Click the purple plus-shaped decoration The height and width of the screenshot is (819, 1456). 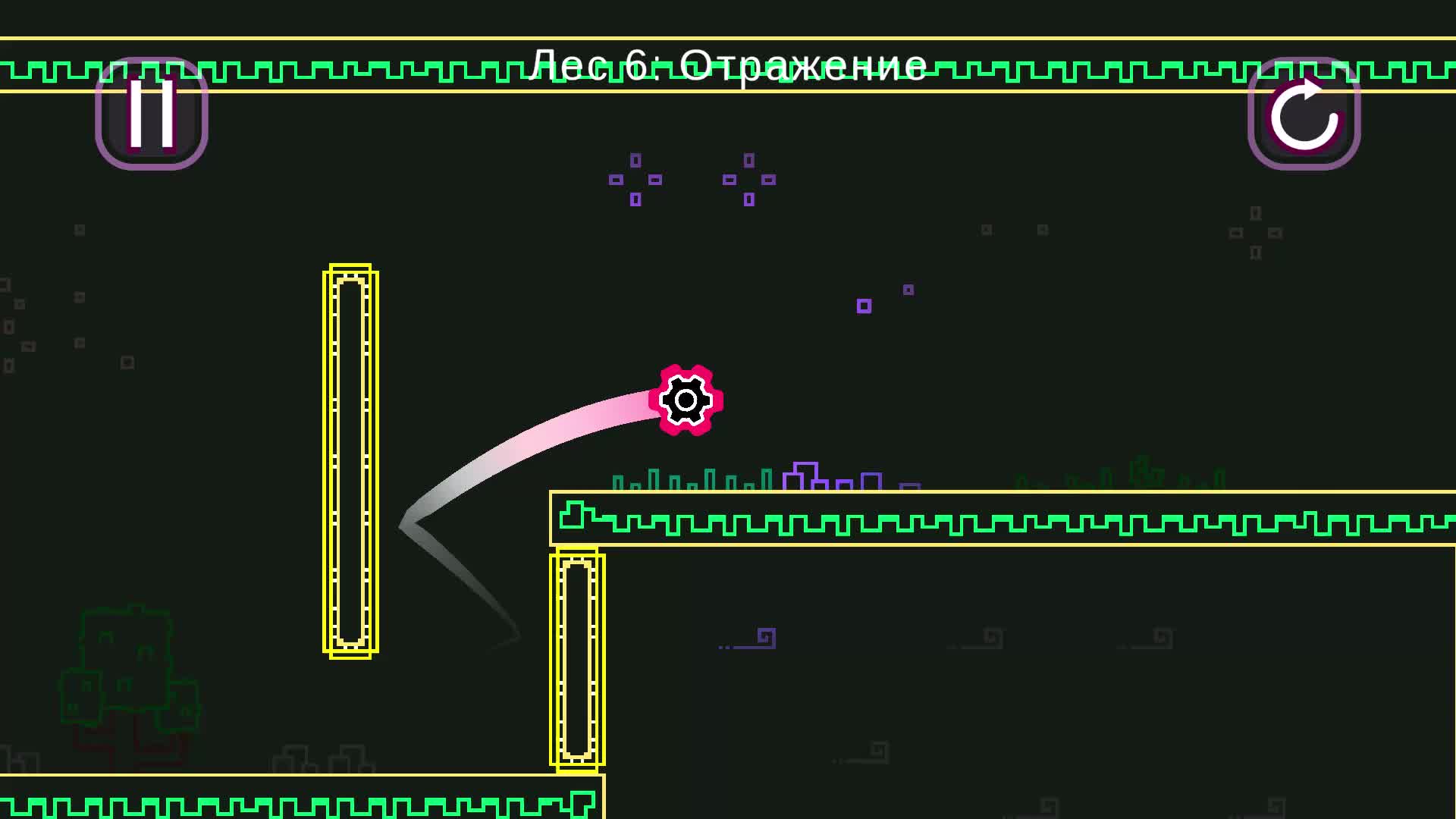(635, 180)
